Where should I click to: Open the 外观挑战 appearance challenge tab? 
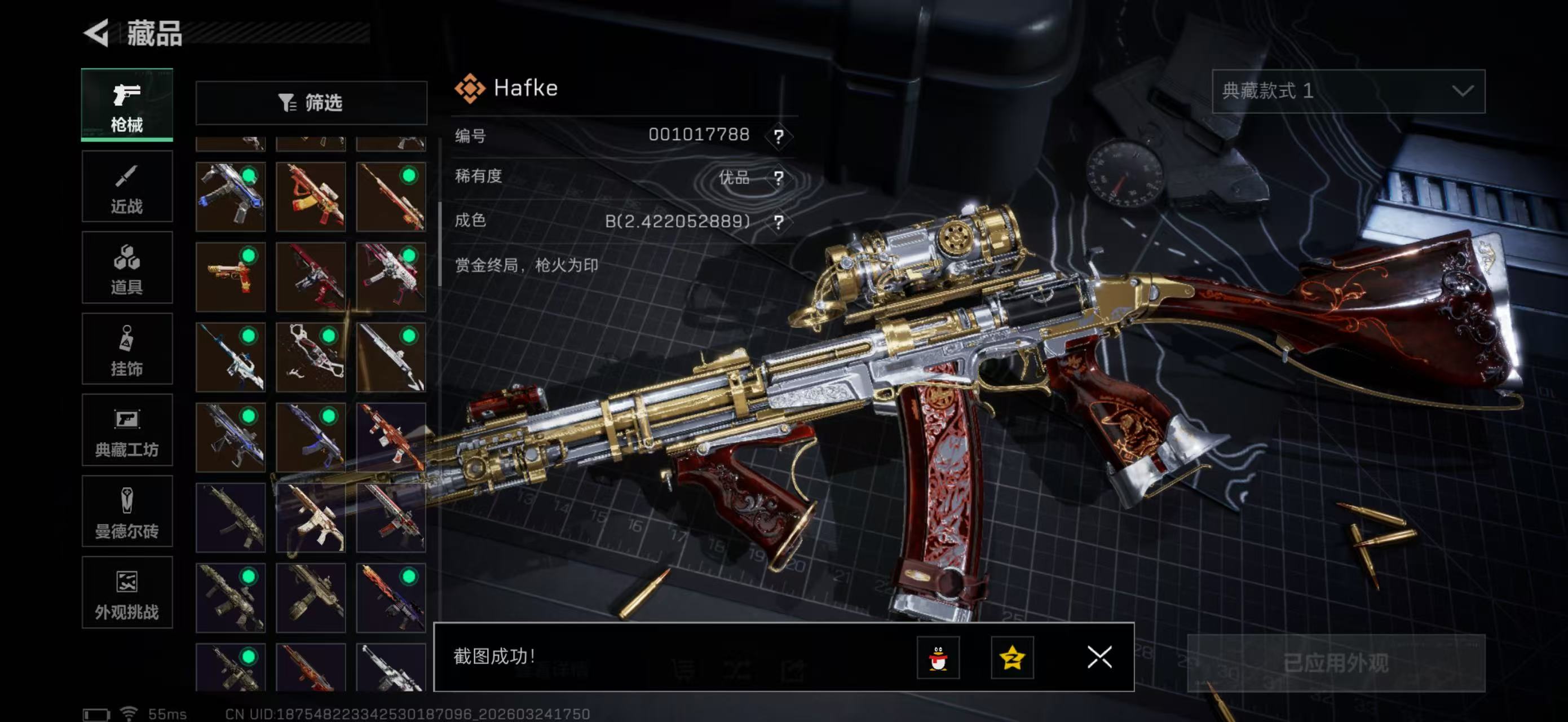point(127,592)
